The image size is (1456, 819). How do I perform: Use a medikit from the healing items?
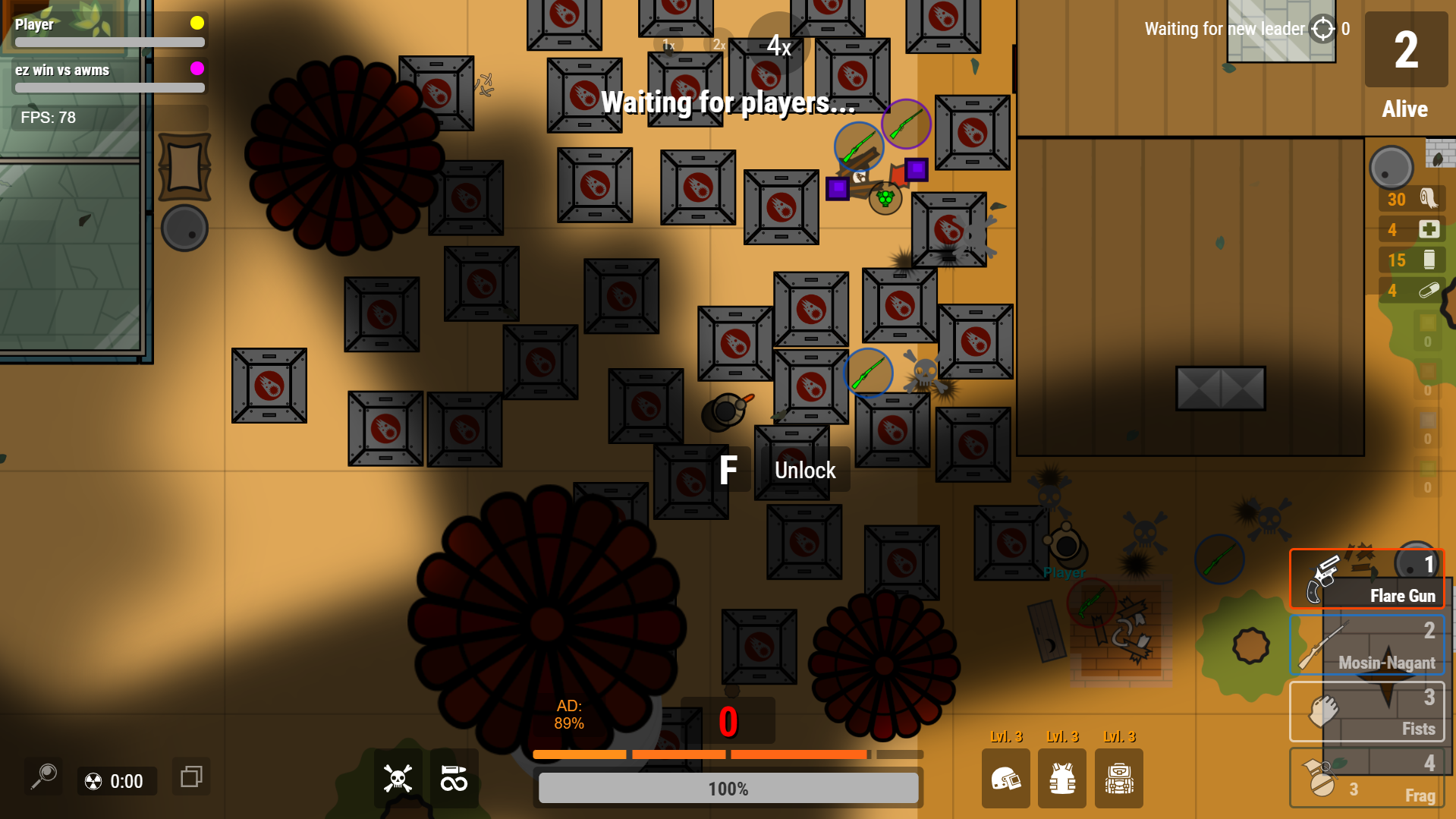[x=1411, y=229]
